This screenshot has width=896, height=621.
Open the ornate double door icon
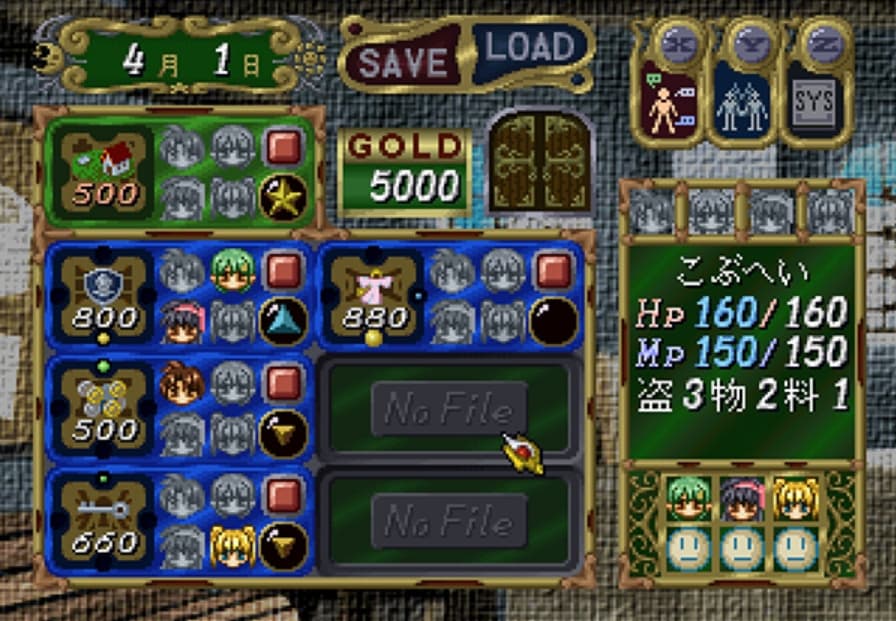(540, 160)
